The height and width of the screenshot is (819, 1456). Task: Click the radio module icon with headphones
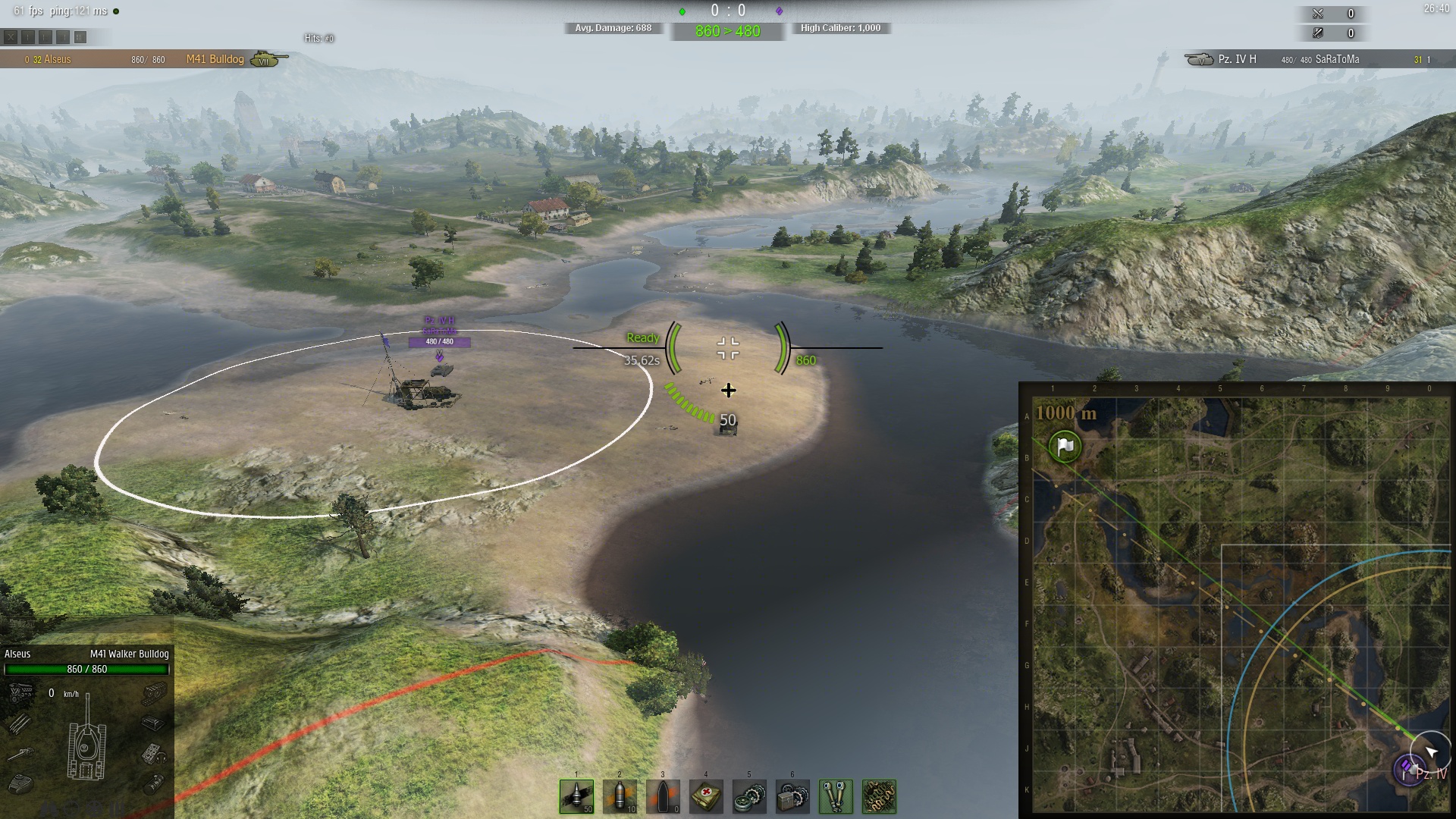click(154, 754)
